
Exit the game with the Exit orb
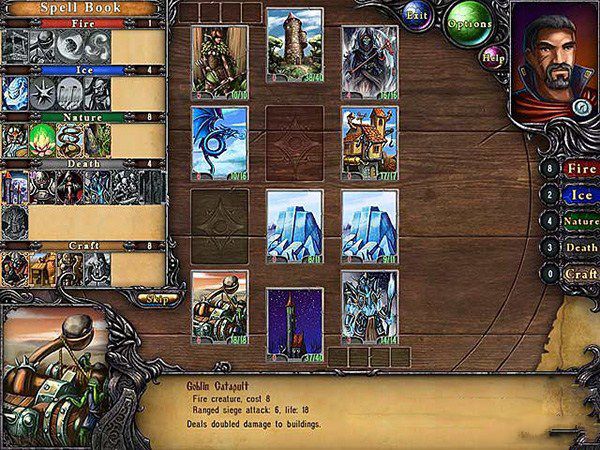418,16
